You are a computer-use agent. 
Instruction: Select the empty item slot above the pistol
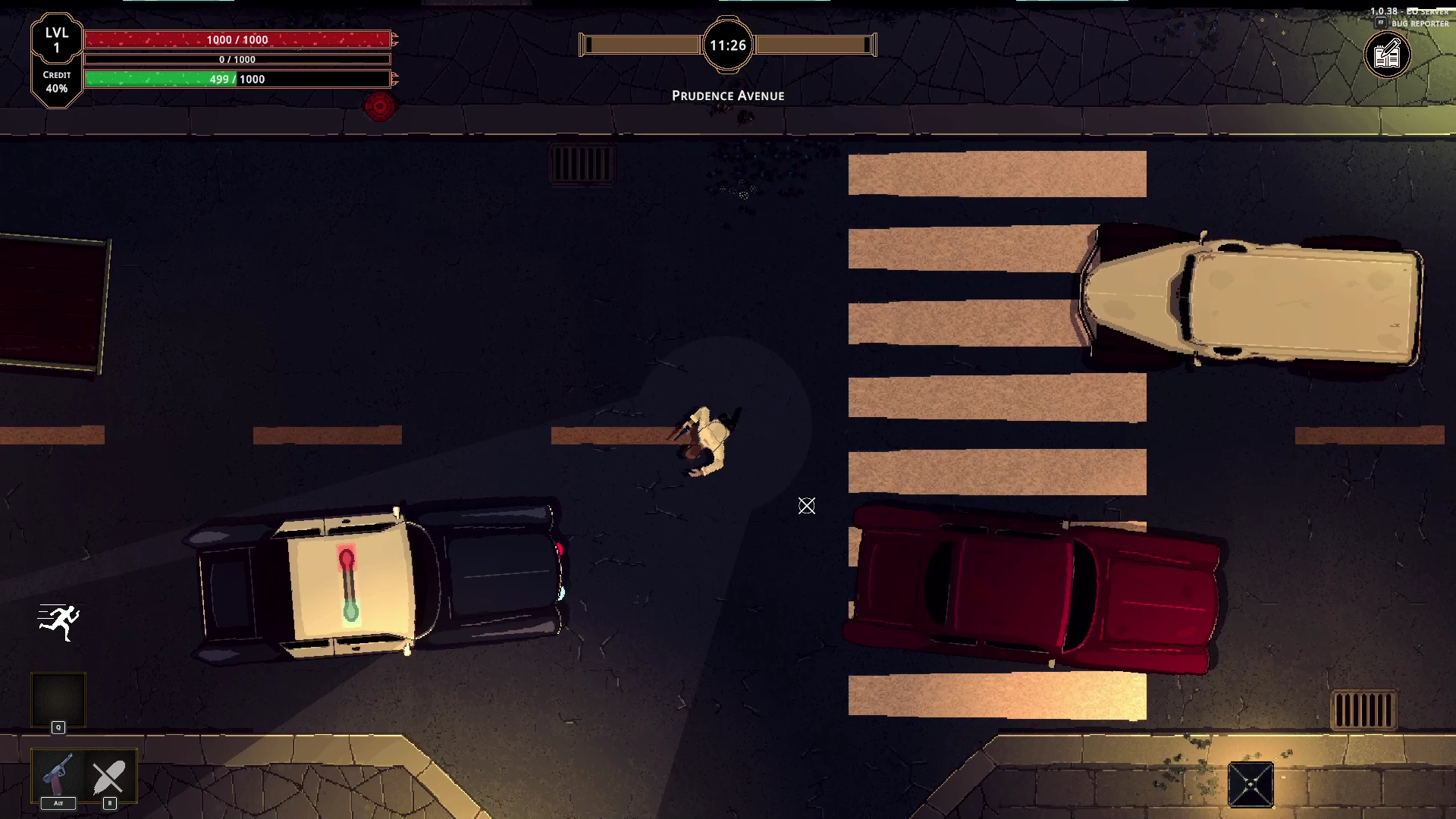pyautogui.click(x=58, y=699)
